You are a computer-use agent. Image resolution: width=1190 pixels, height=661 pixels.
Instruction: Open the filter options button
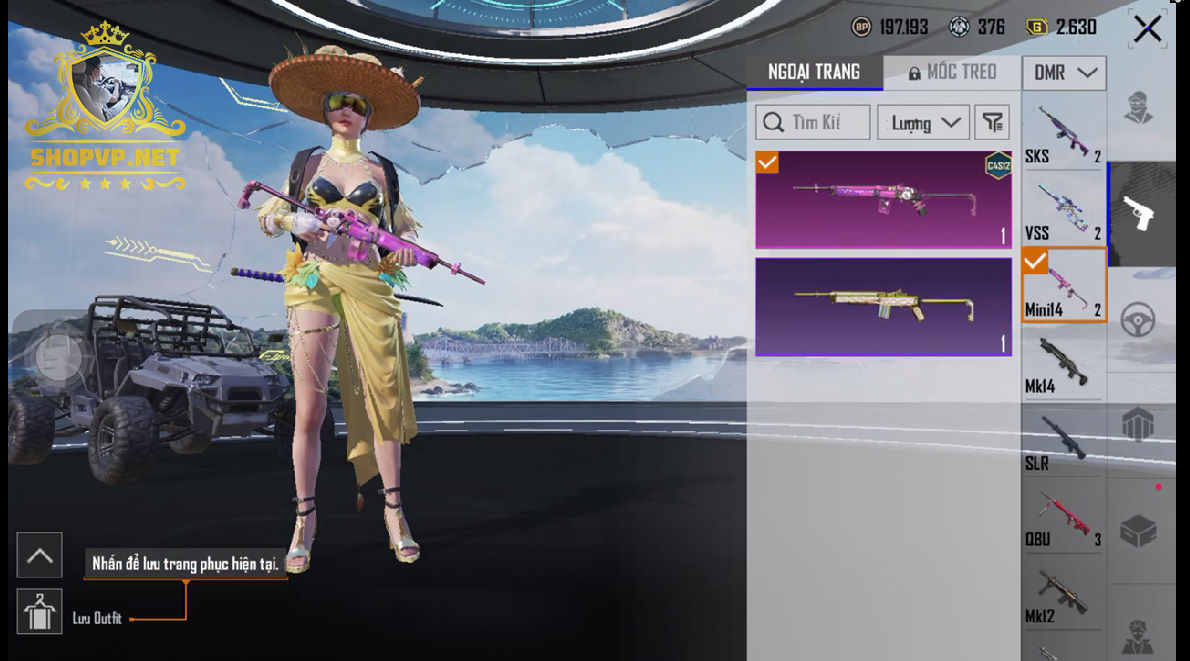point(992,123)
